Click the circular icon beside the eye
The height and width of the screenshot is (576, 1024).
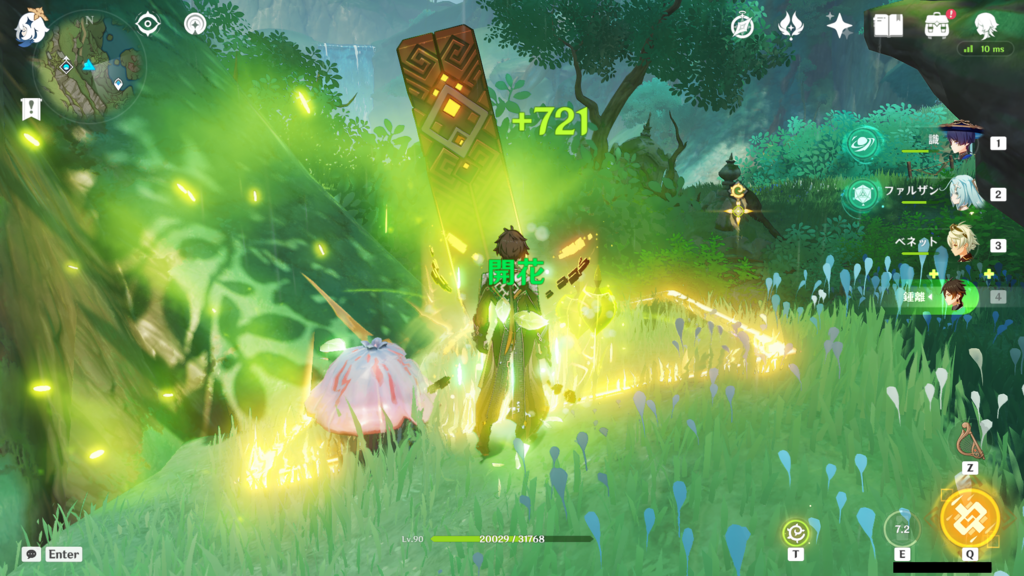point(195,23)
